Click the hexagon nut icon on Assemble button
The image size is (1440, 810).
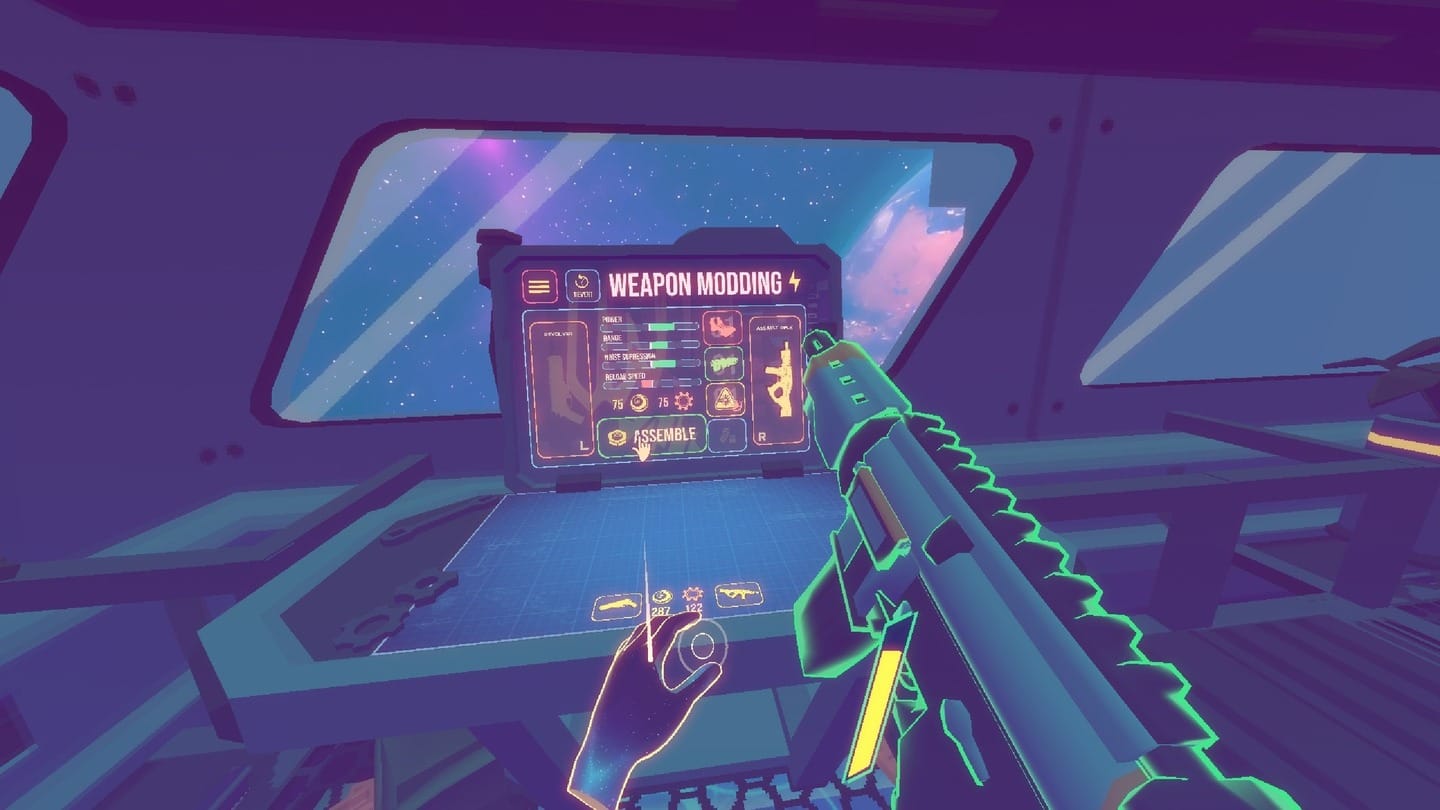coord(617,435)
